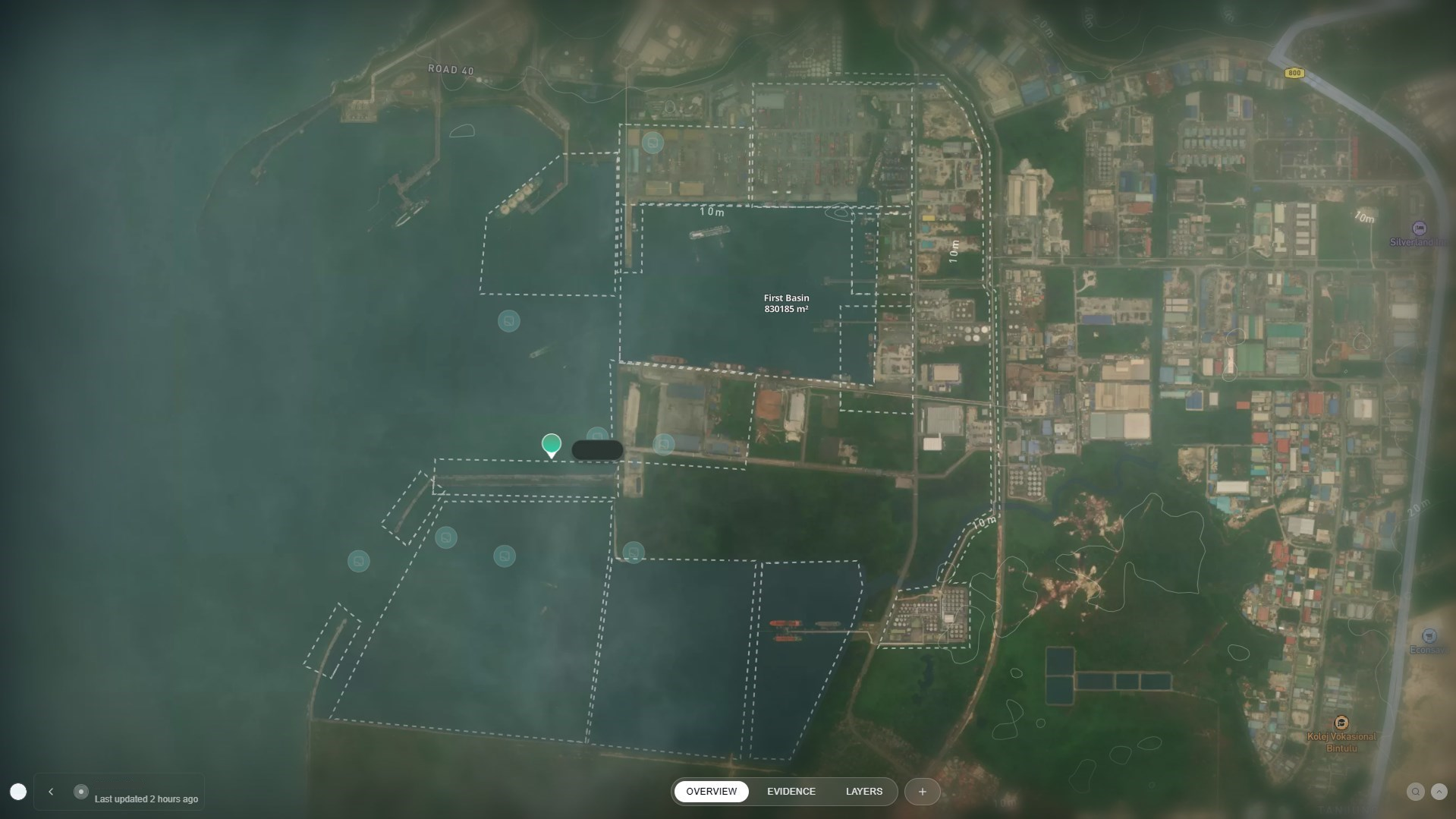Click the white circle button in the corner
Viewport: 1456px width, 819px height.
(18, 792)
